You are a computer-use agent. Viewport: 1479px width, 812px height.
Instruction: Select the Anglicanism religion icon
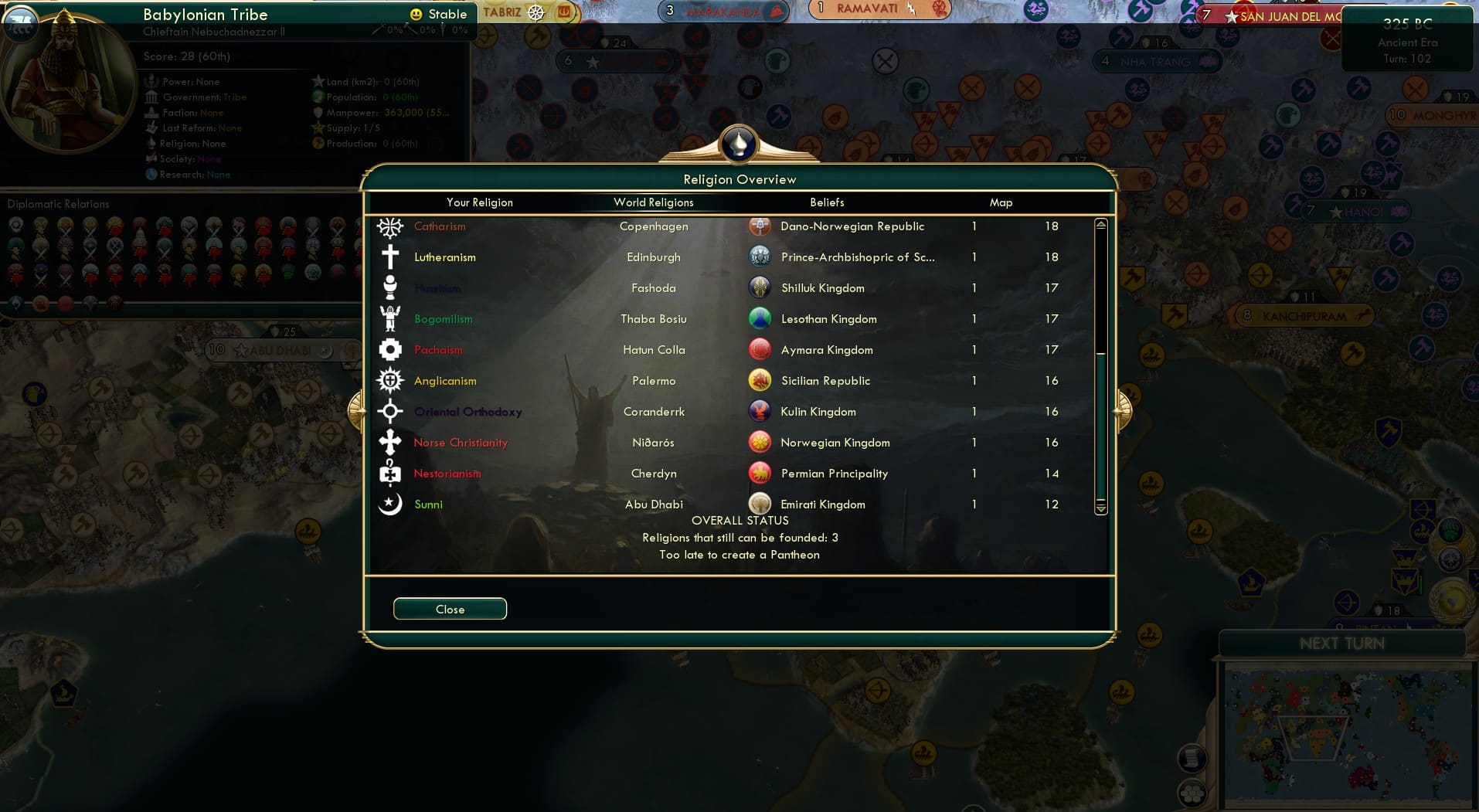390,380
